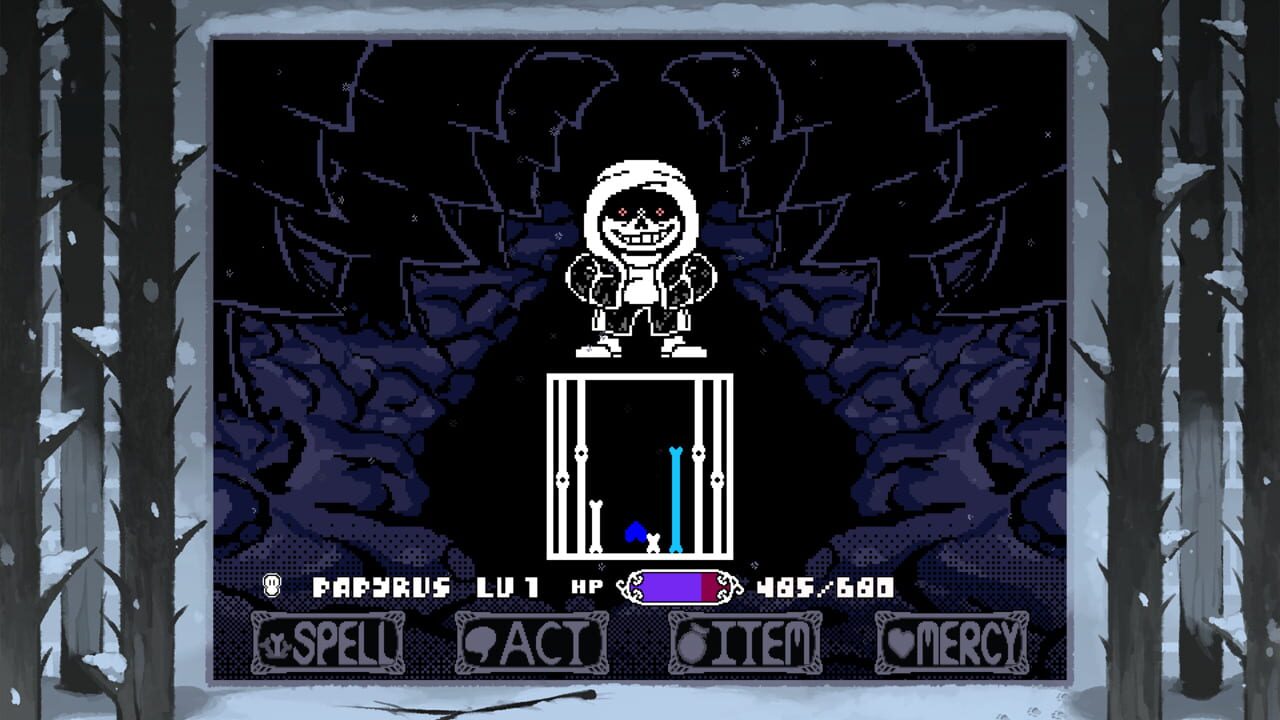Screen dimensions: 1280x720
Task: Select the blue soul heart inside the battle box
Action: coord(636,531)
